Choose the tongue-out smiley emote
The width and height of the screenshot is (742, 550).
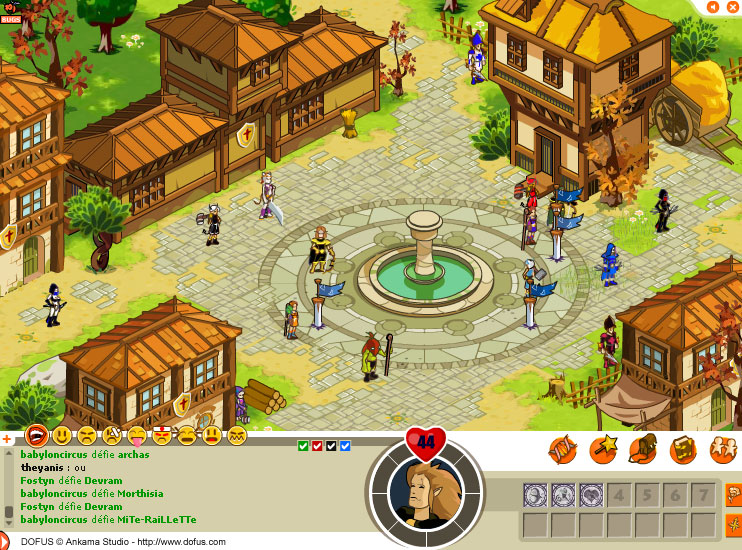tap(137, 436)
